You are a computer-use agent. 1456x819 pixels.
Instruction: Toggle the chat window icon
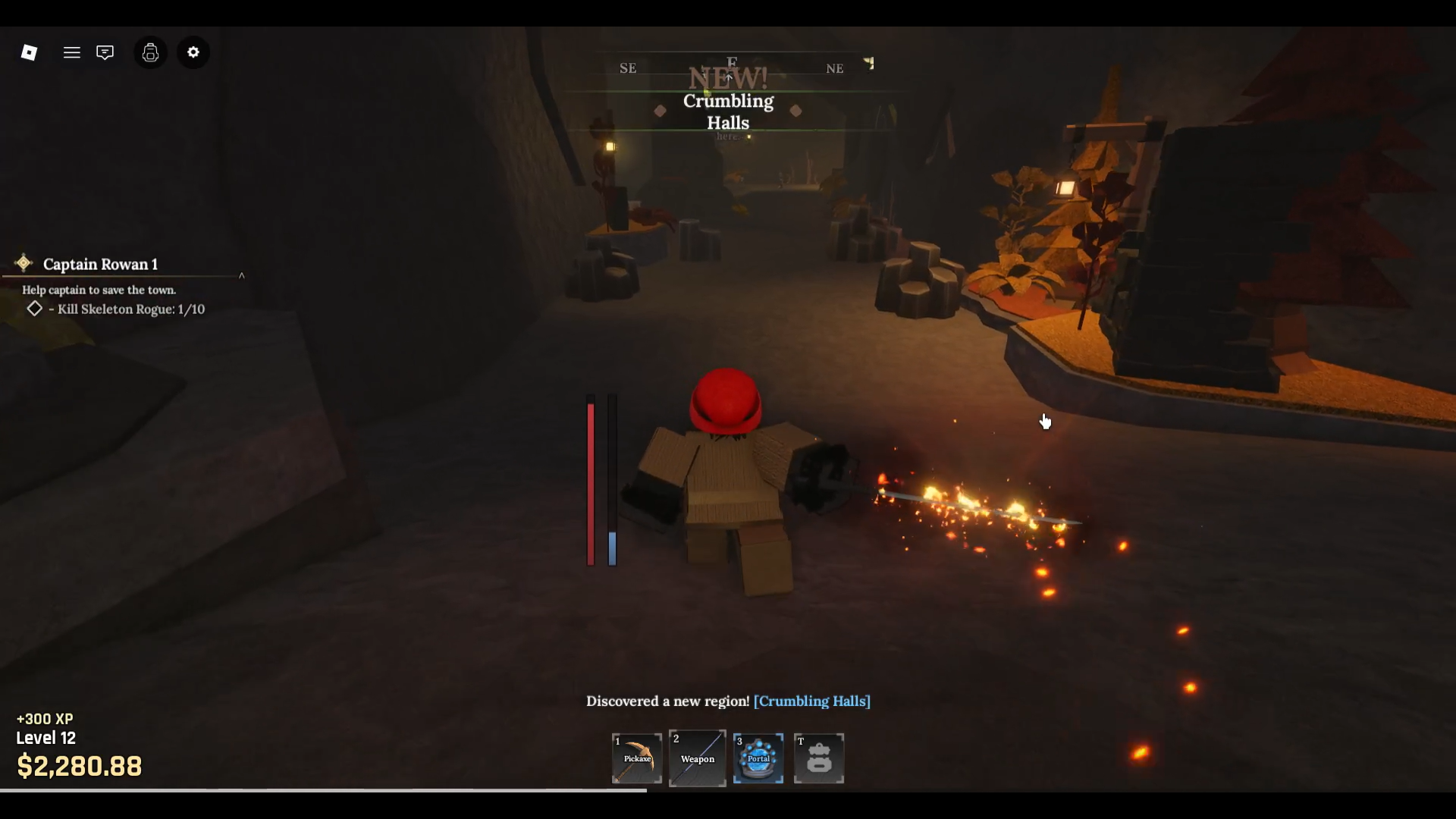[105, 52]
